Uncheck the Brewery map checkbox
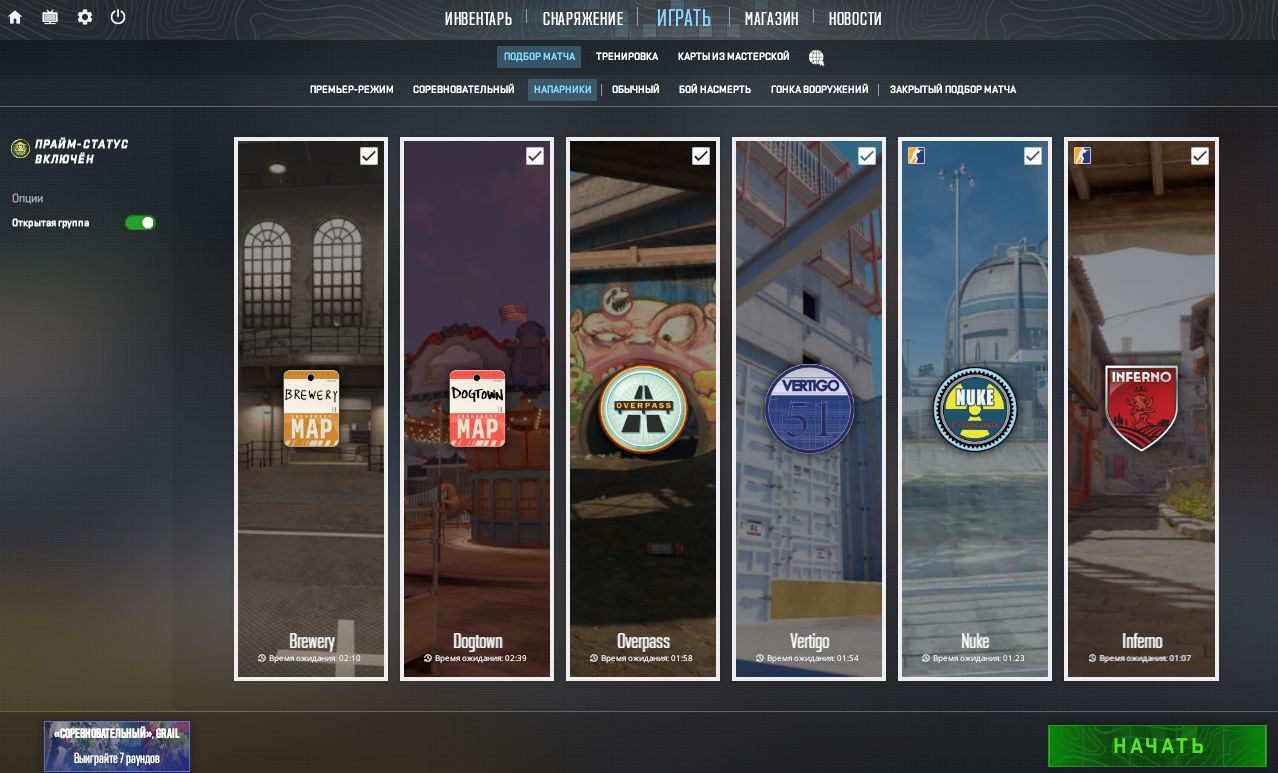 (369, 155)
